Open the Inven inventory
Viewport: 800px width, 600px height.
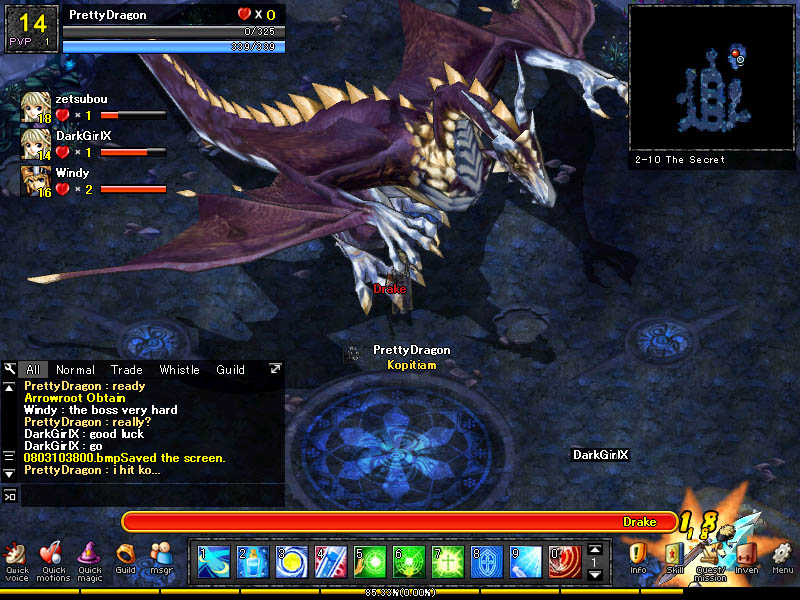(746, 557)
